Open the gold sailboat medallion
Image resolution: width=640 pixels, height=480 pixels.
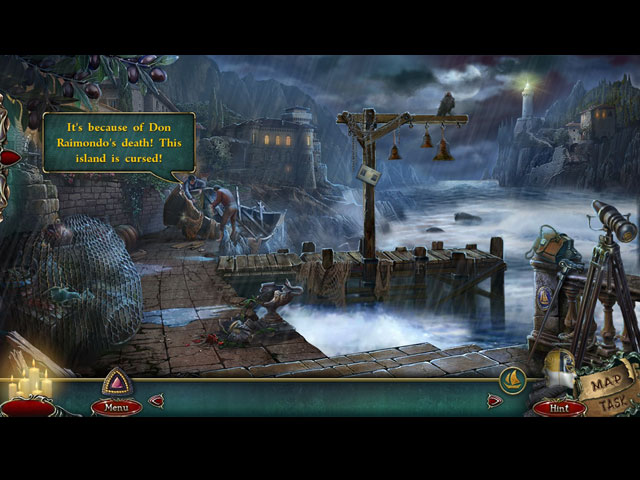click(513, 380)
